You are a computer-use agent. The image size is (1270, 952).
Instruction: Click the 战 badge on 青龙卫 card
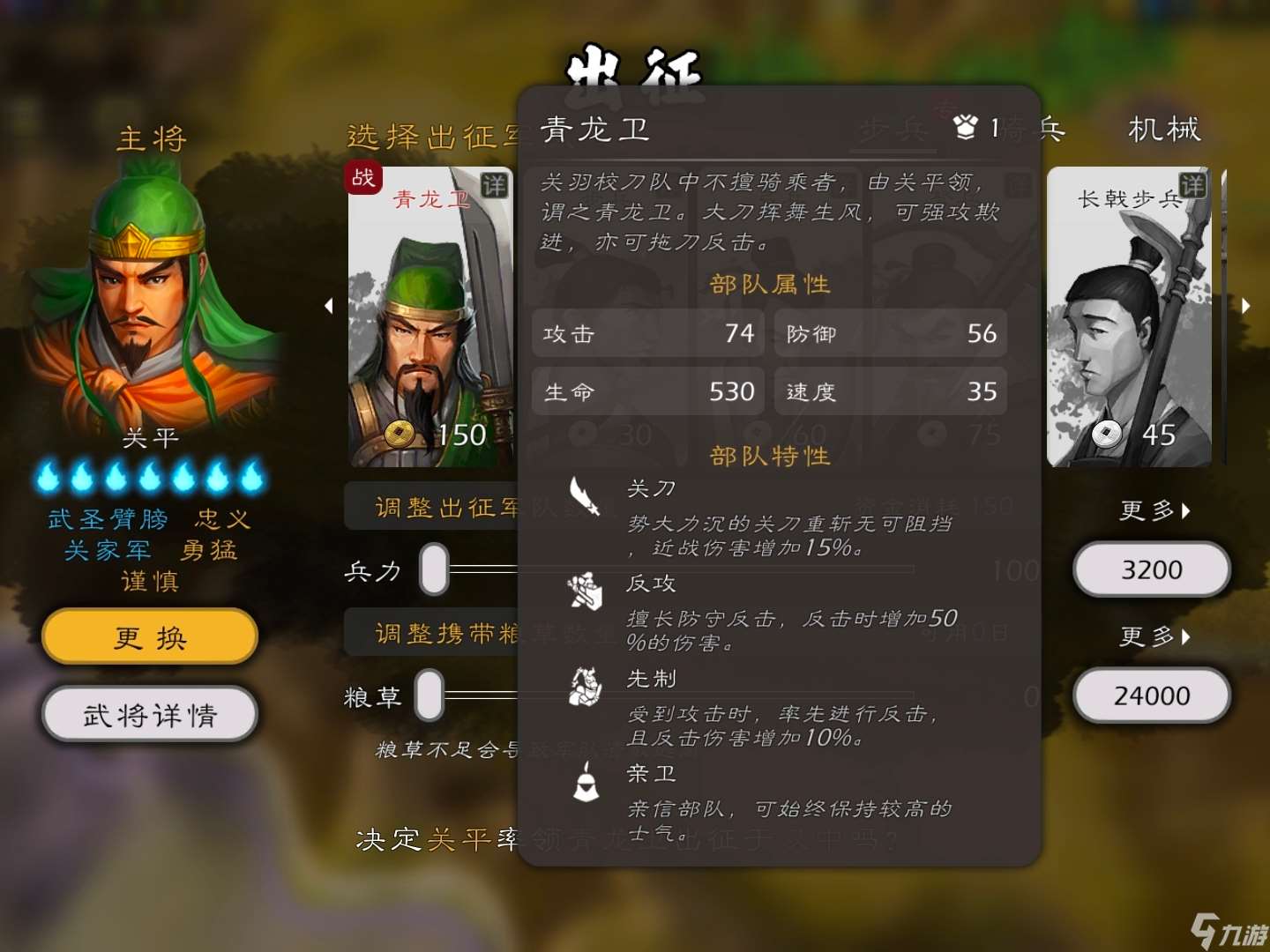coord(362,178)
